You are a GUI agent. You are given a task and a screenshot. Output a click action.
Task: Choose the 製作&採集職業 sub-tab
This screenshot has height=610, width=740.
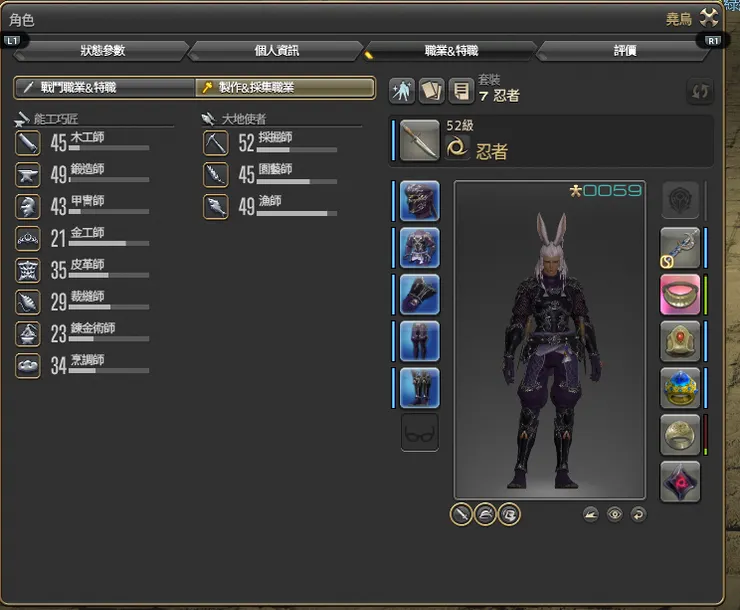pyautogui.click(x=284, y=88)
